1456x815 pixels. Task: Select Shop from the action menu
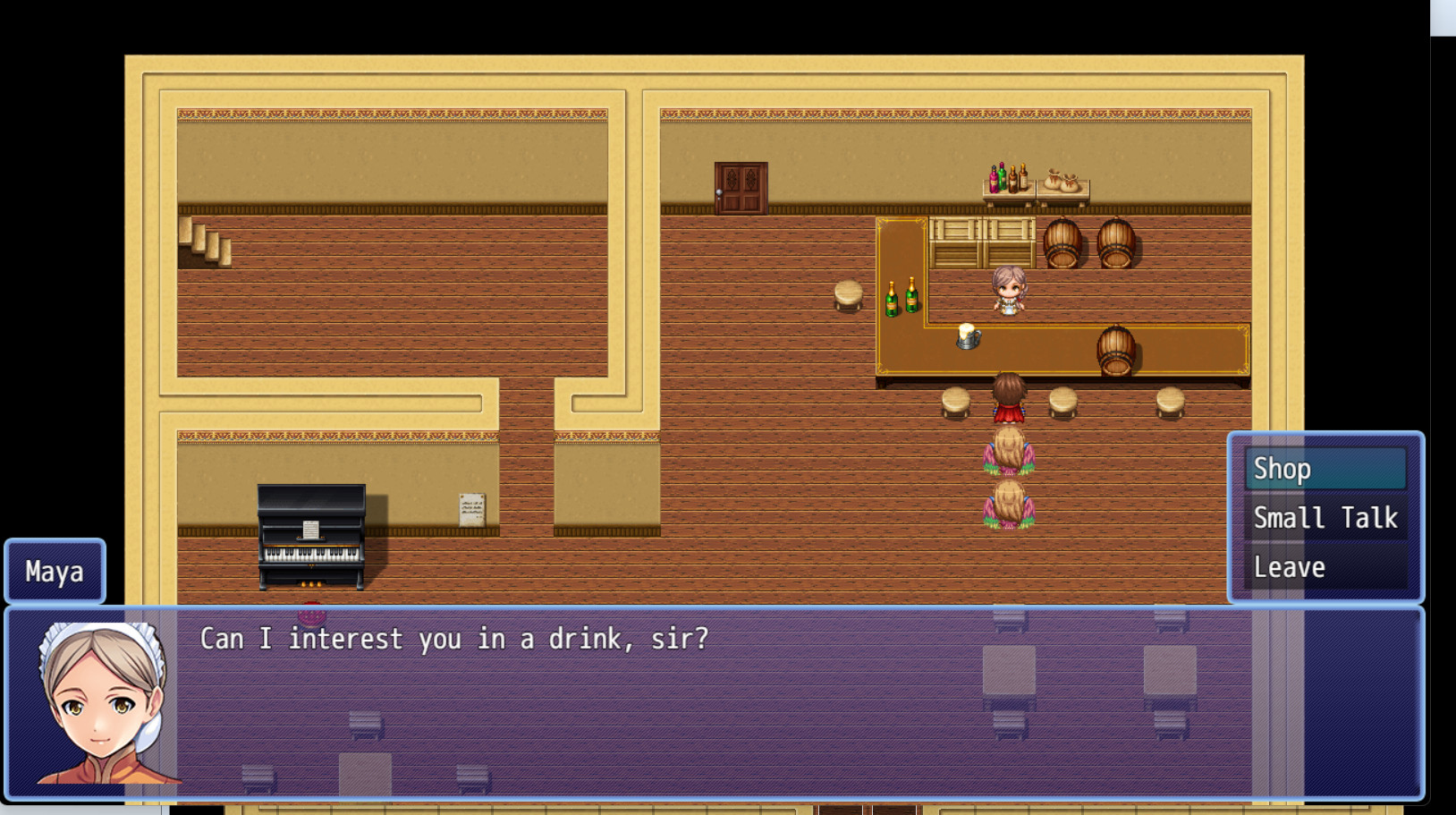click(x=1282, y=467)
